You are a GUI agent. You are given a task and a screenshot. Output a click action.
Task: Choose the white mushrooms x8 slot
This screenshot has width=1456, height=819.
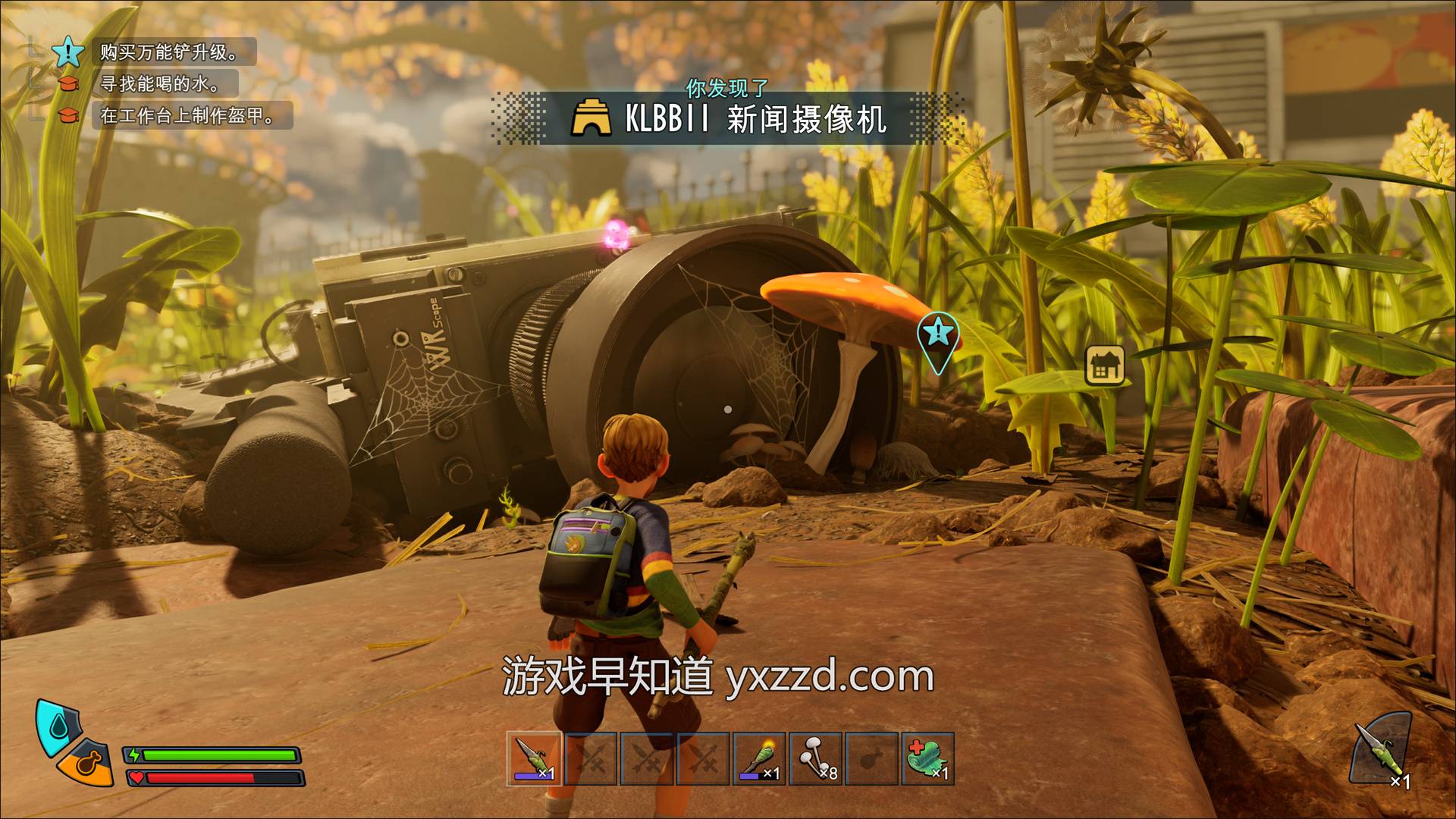click(x=816, y=758)
